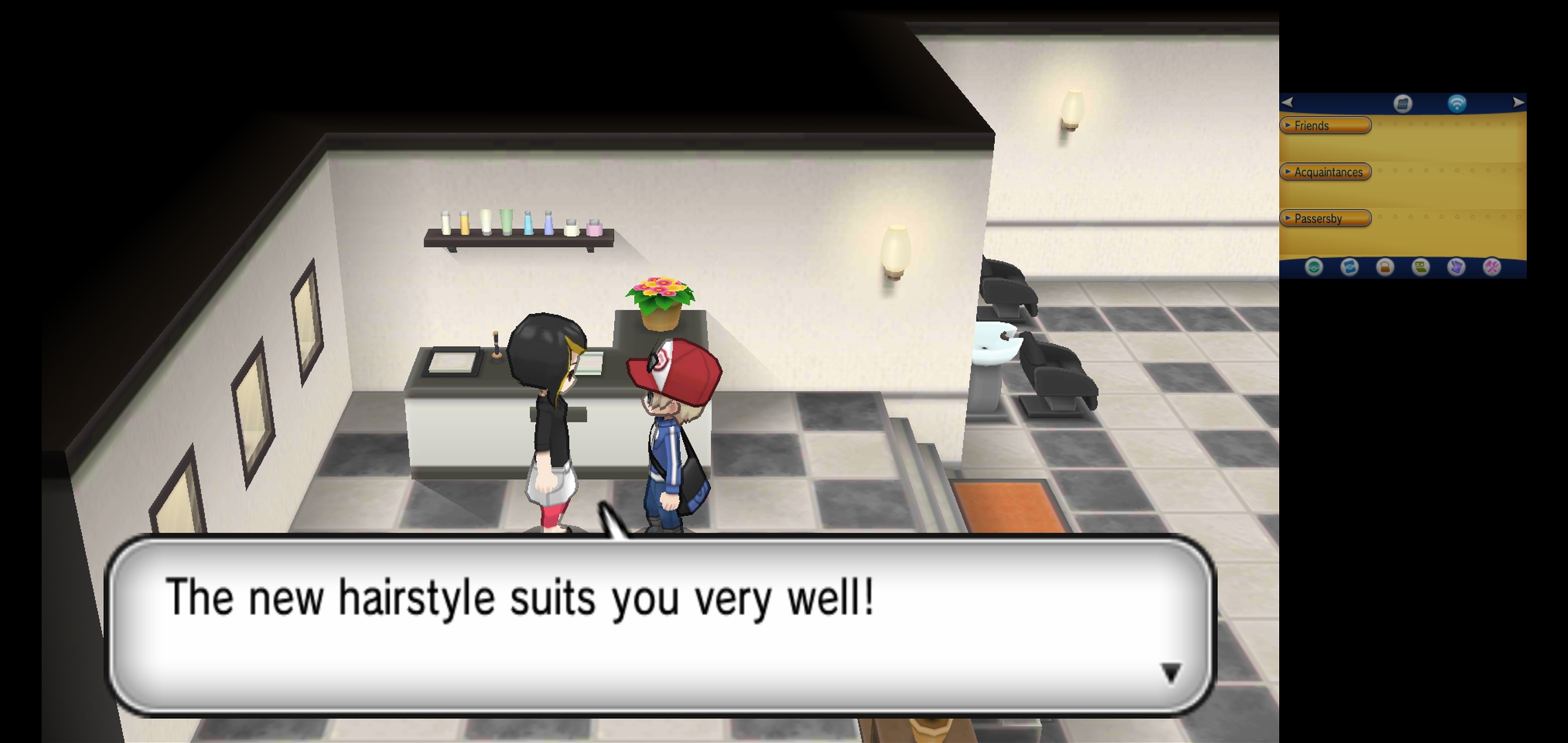Viewport: 1568px width, 743px height.
Task: Expand the Friends list
Action: pos(1325,125)
